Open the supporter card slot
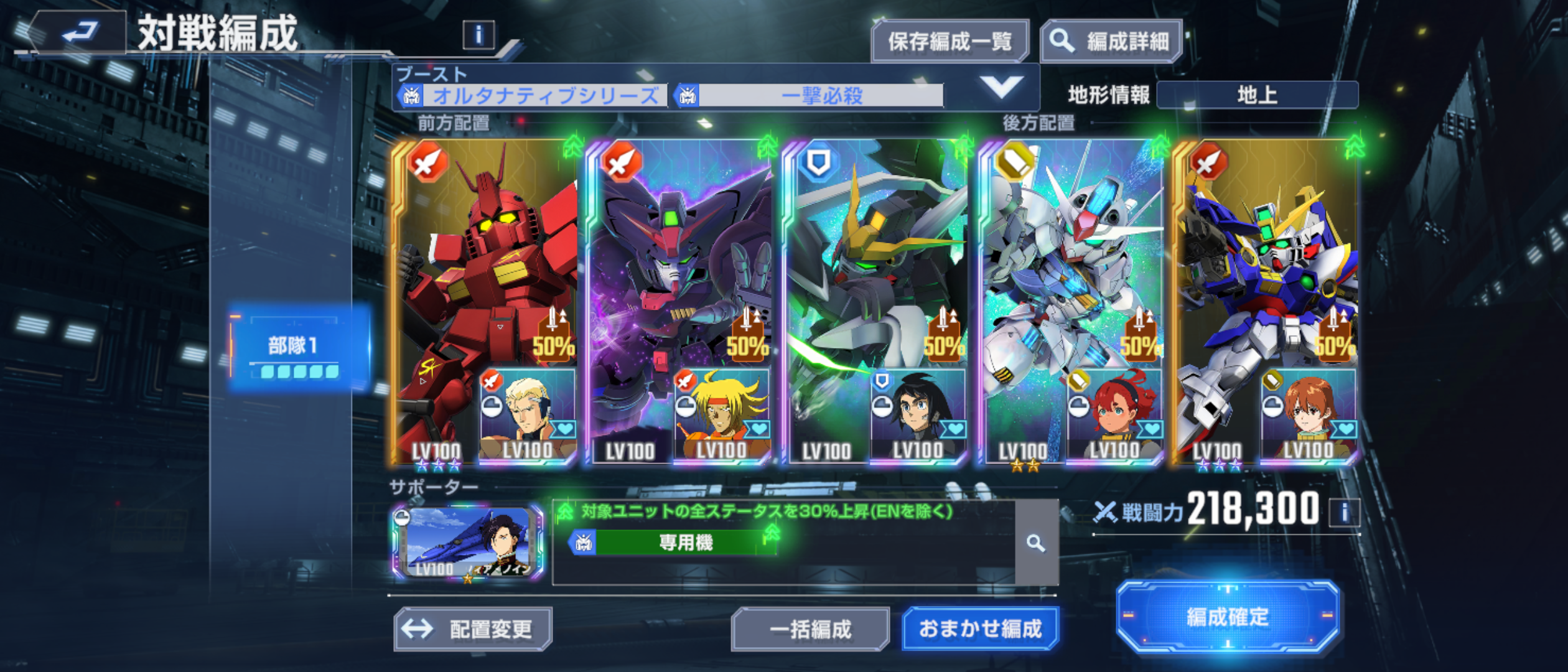 tap(467, 542)
